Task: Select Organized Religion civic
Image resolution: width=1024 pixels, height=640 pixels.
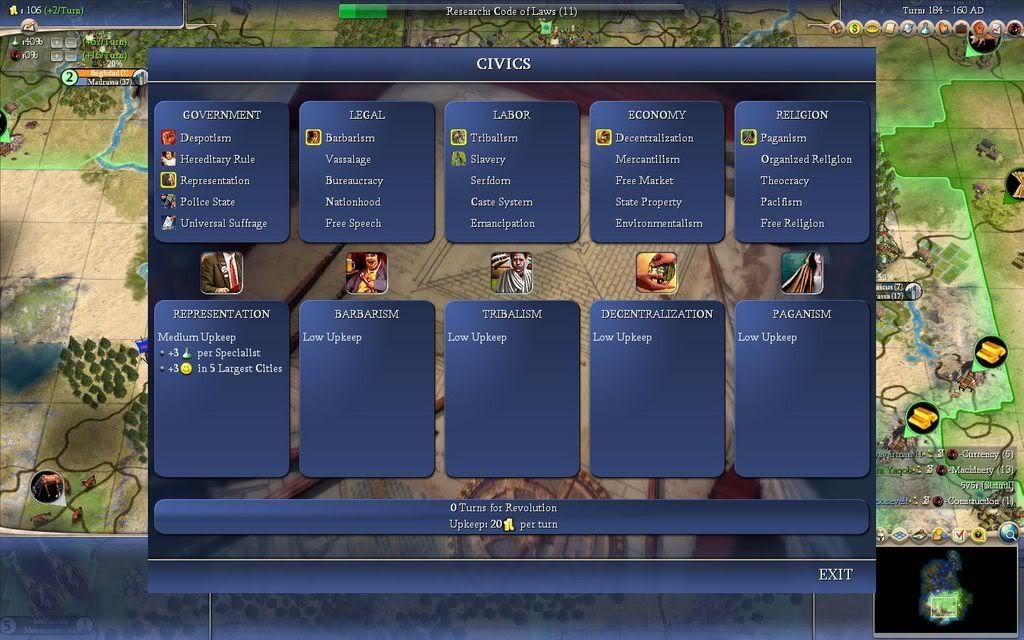Action: [806, 159]
